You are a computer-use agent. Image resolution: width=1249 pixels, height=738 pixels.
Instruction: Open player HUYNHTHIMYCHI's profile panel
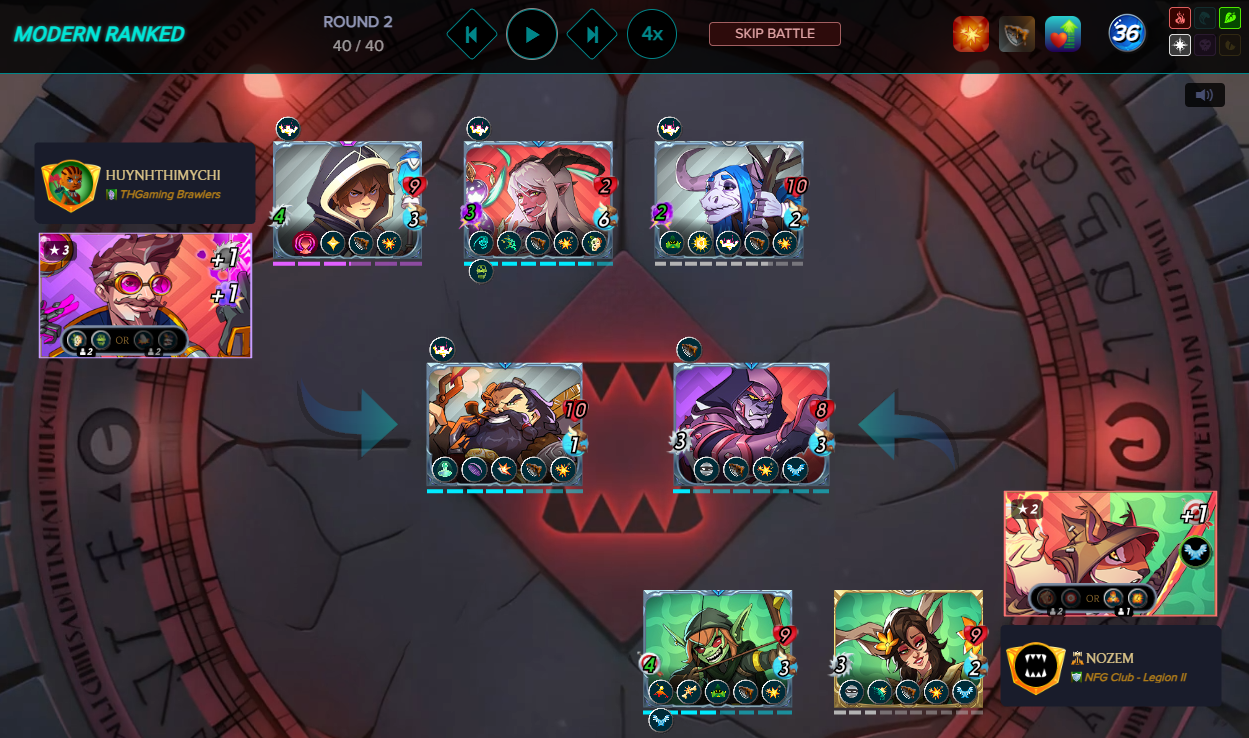tap(145, 183)
